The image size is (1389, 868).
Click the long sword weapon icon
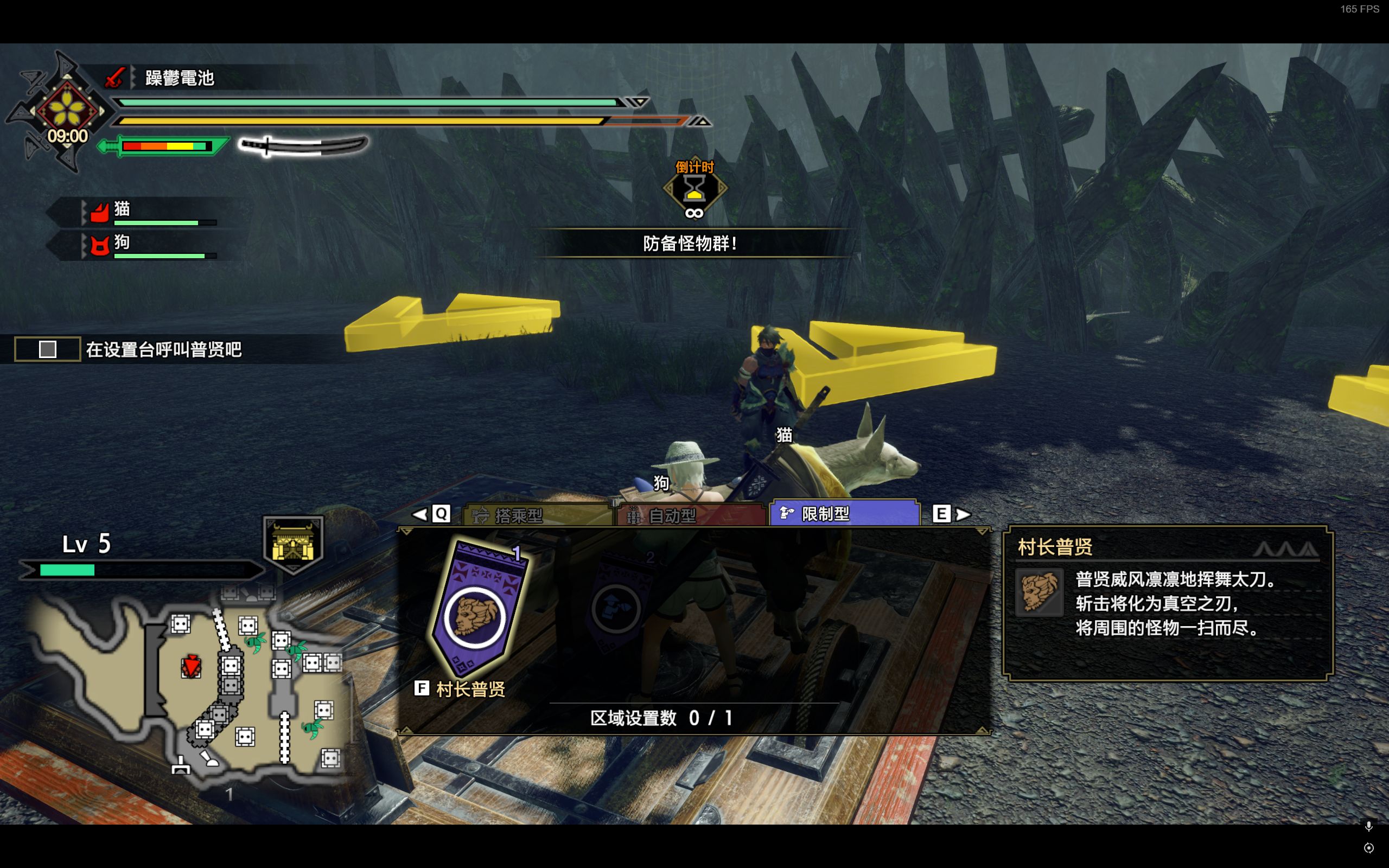click(x=303, y=146)
